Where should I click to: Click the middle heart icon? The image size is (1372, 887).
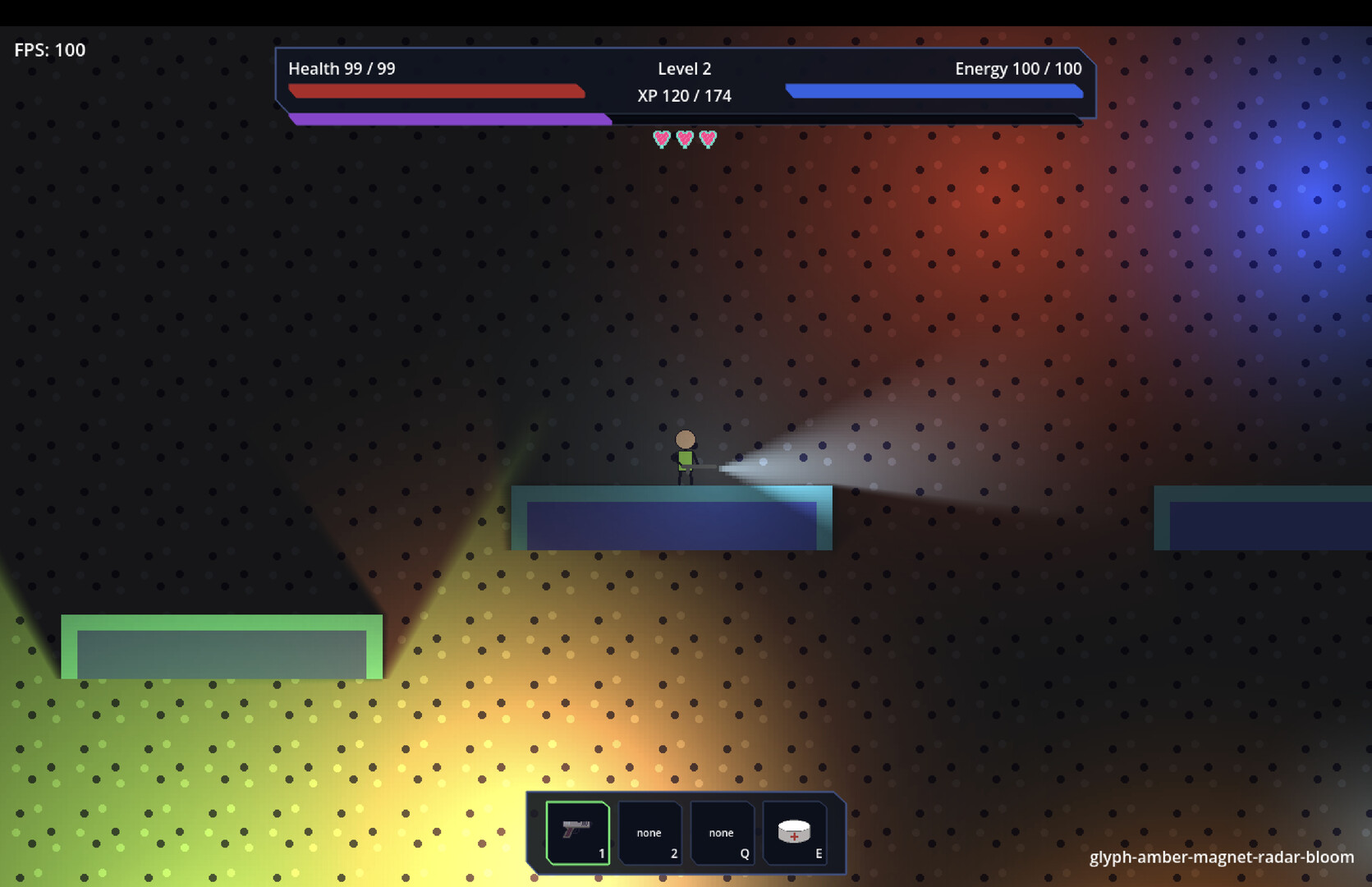pyautogui.click(x=683, y=138)
